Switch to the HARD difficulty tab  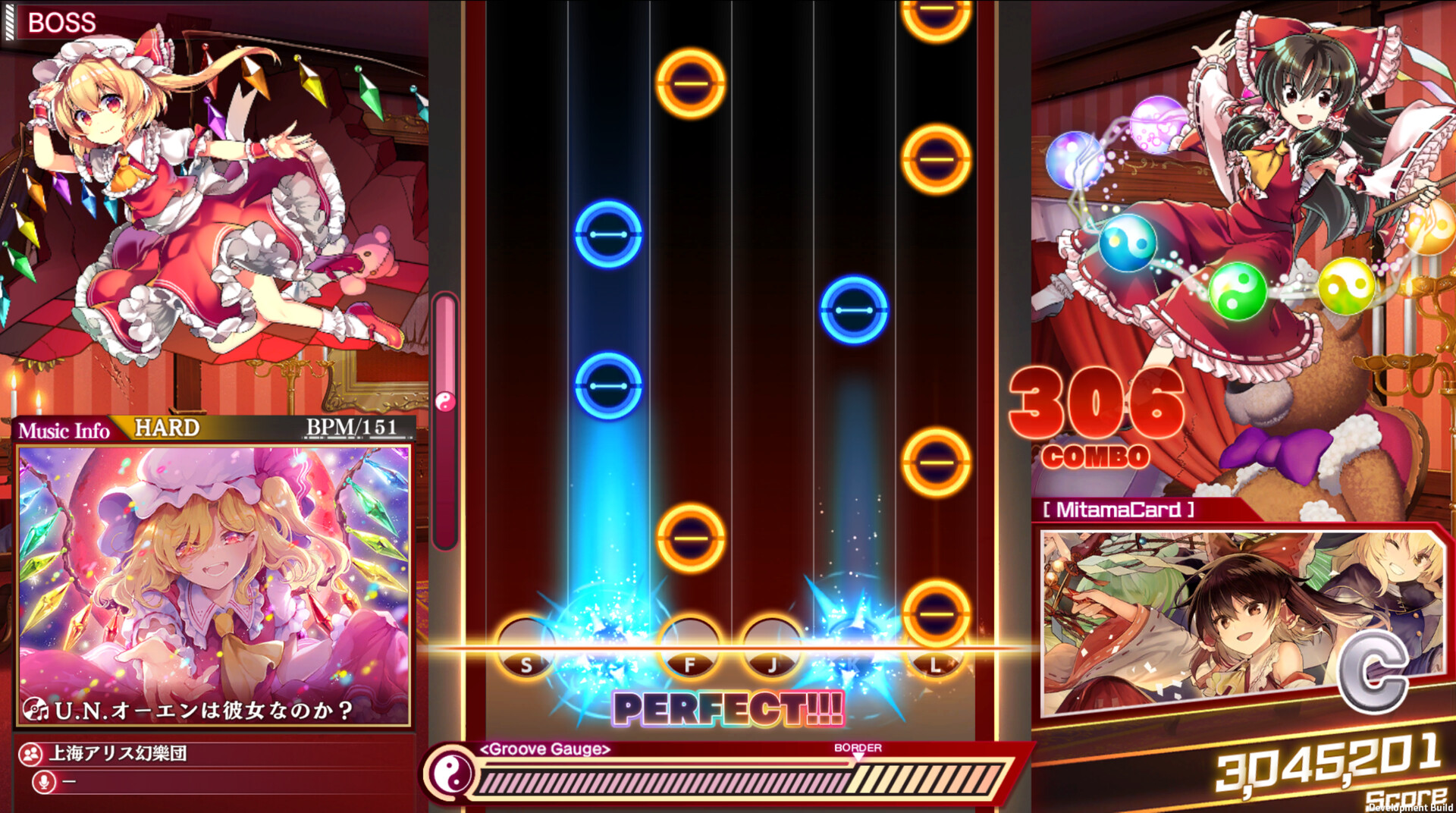click(x=168, y=428)
